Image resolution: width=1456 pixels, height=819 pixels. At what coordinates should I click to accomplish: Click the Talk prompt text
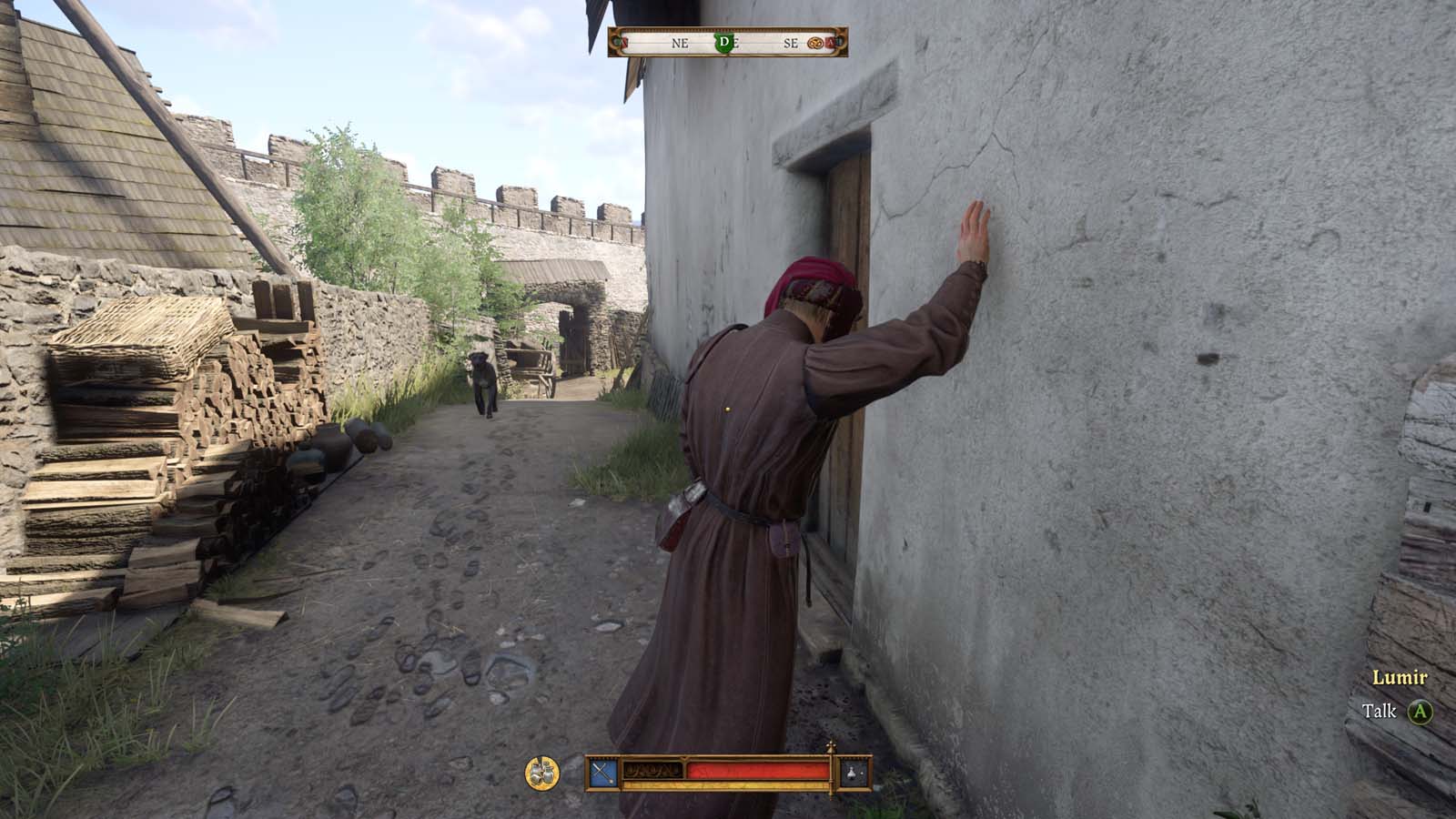click(x=1379, y=713)
